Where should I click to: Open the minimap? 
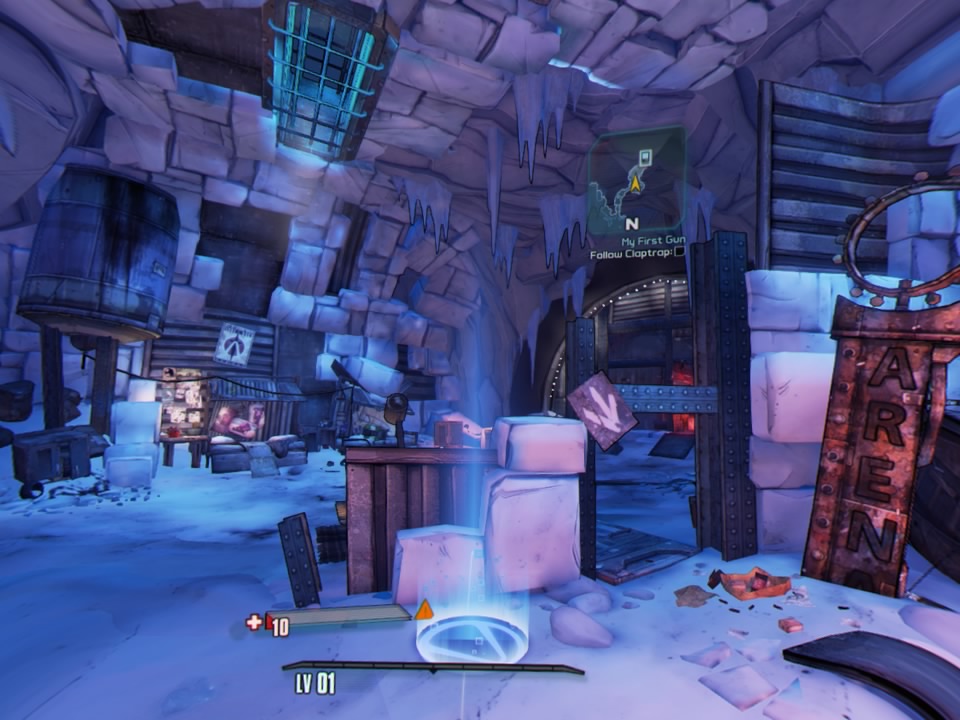point(637,180)
